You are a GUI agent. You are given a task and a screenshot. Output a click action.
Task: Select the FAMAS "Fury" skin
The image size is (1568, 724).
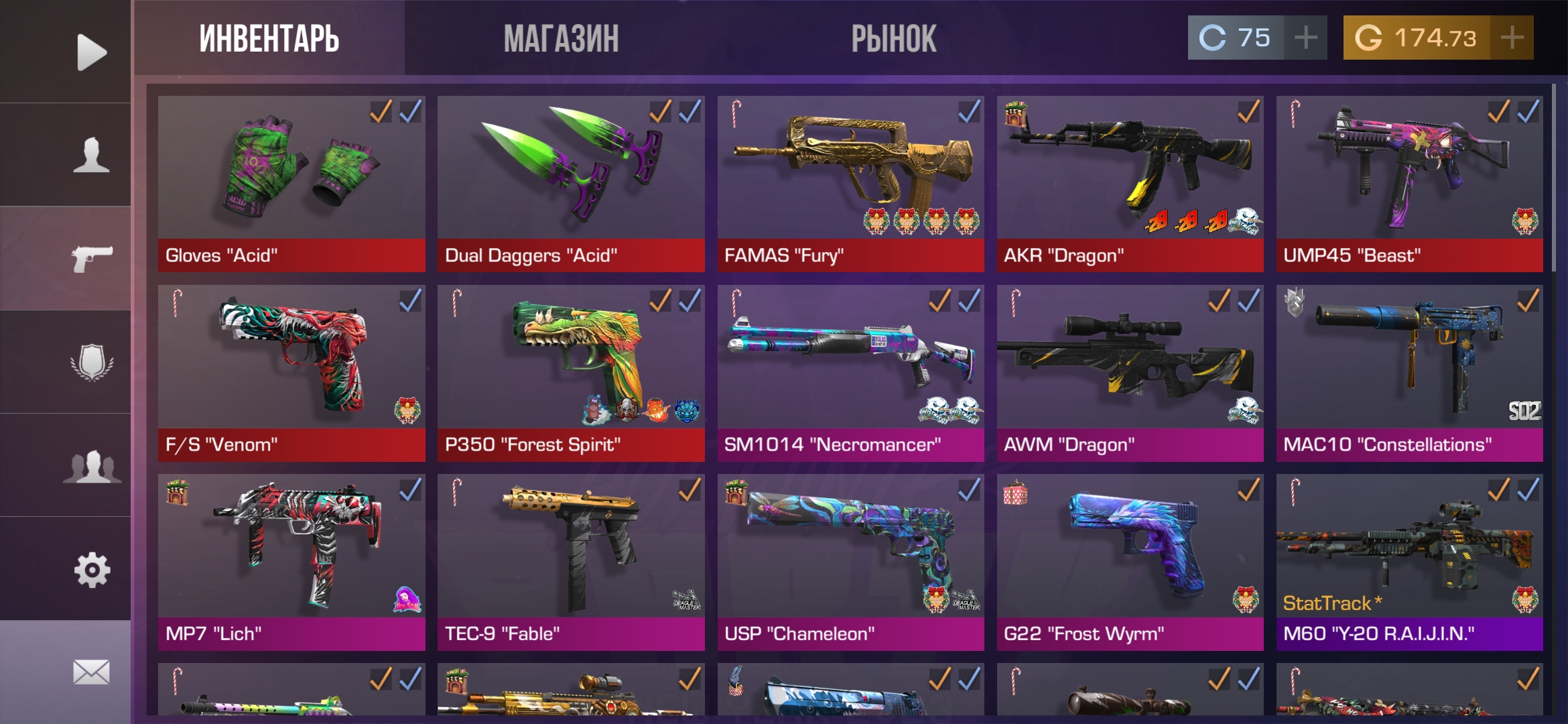[850, 183]
